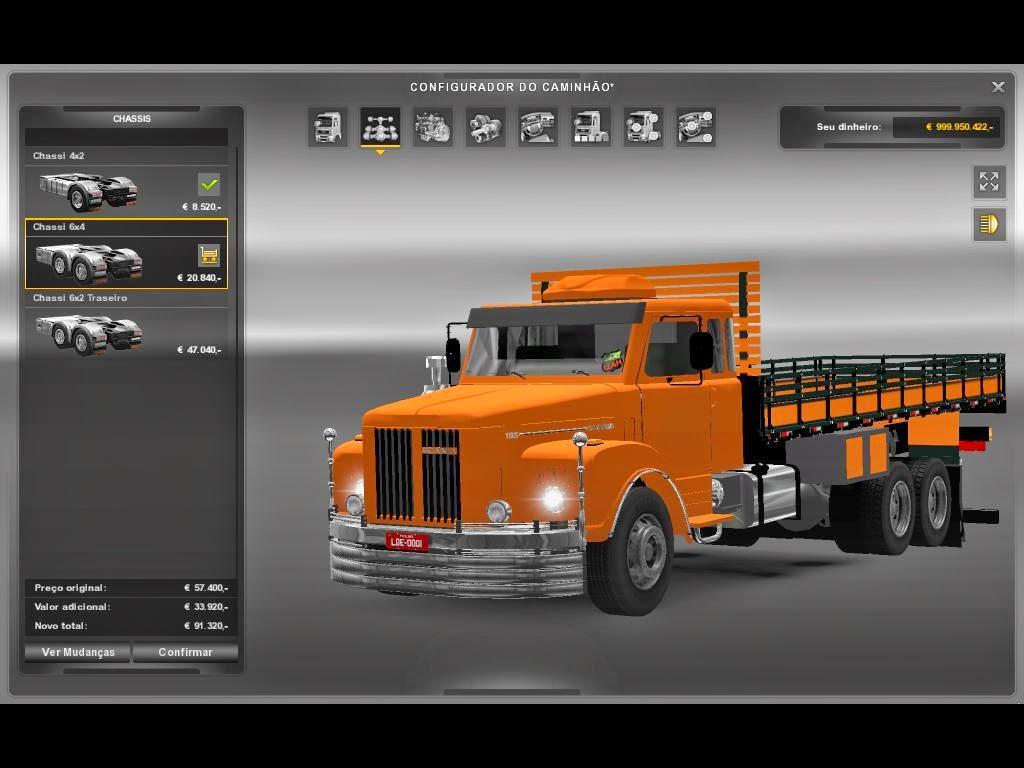1024x768 pixels.
Task: Open the exterior accessories tab
Action: coord(643,128)
